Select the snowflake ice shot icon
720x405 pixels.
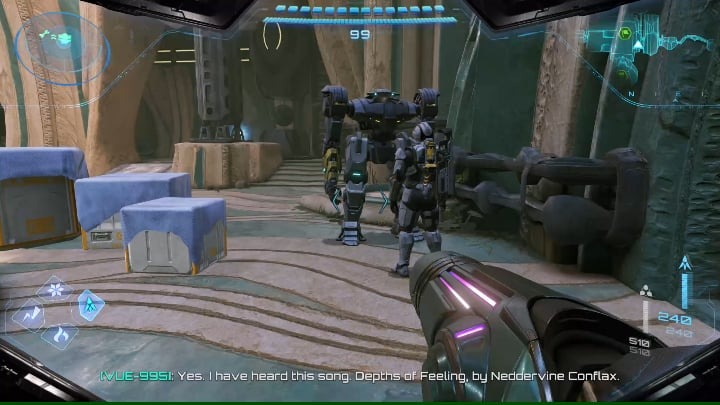tap(56, 290)
